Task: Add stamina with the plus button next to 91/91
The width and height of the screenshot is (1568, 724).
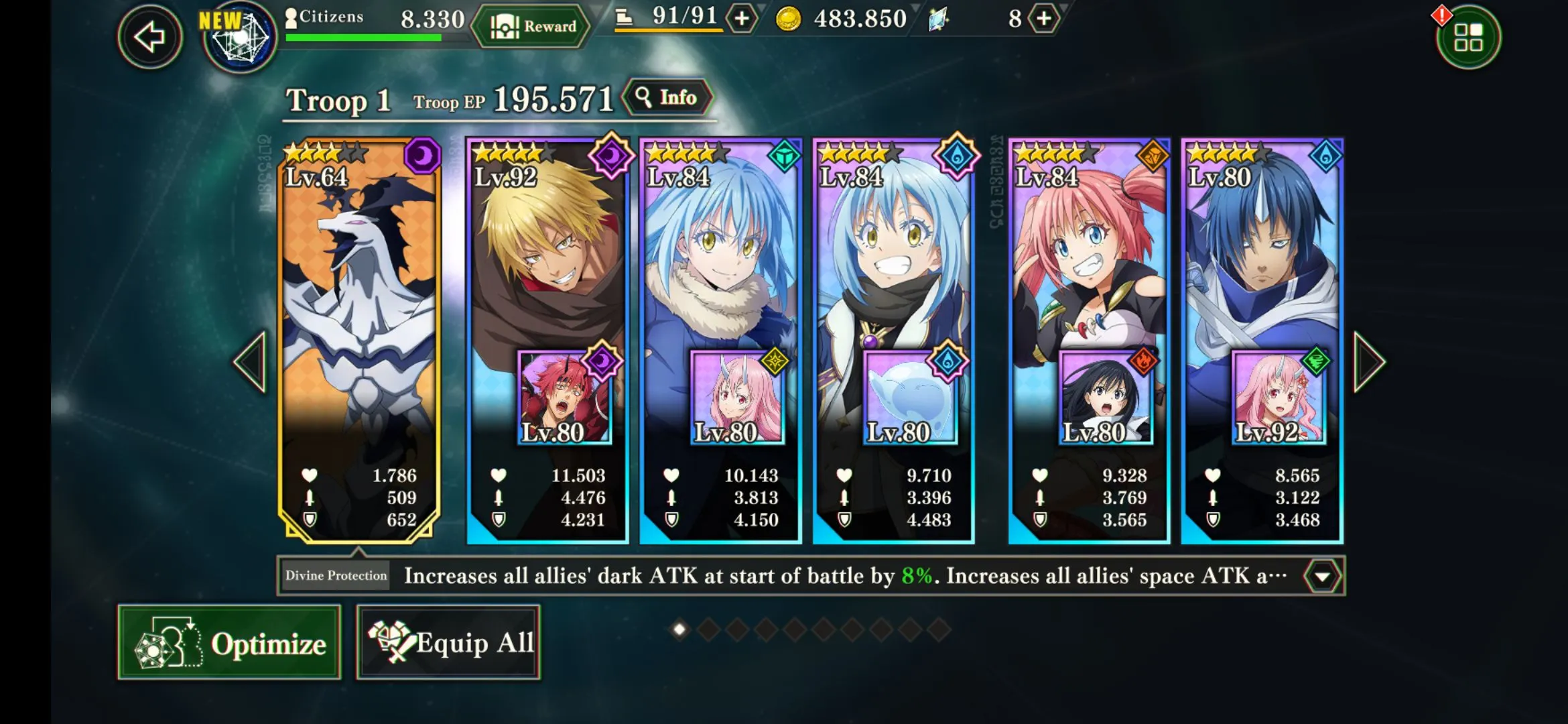Action: coord(742,19)
